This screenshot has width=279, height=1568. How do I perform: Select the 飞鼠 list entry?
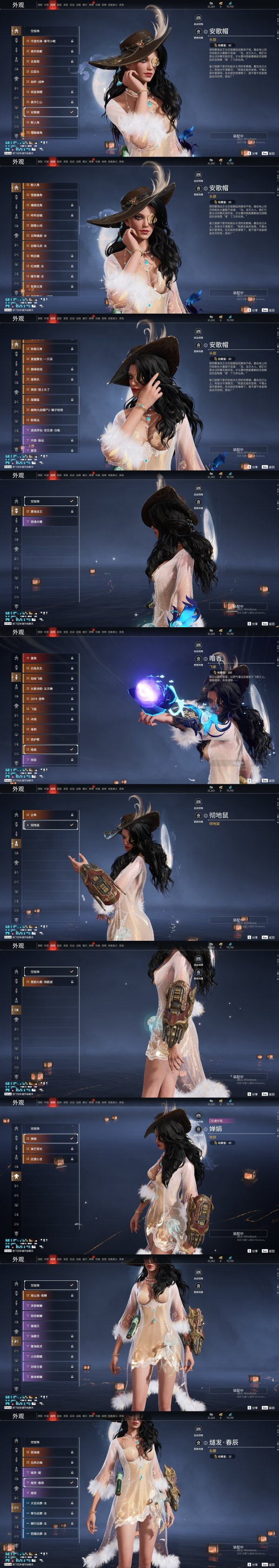click(x=50, y=709)
